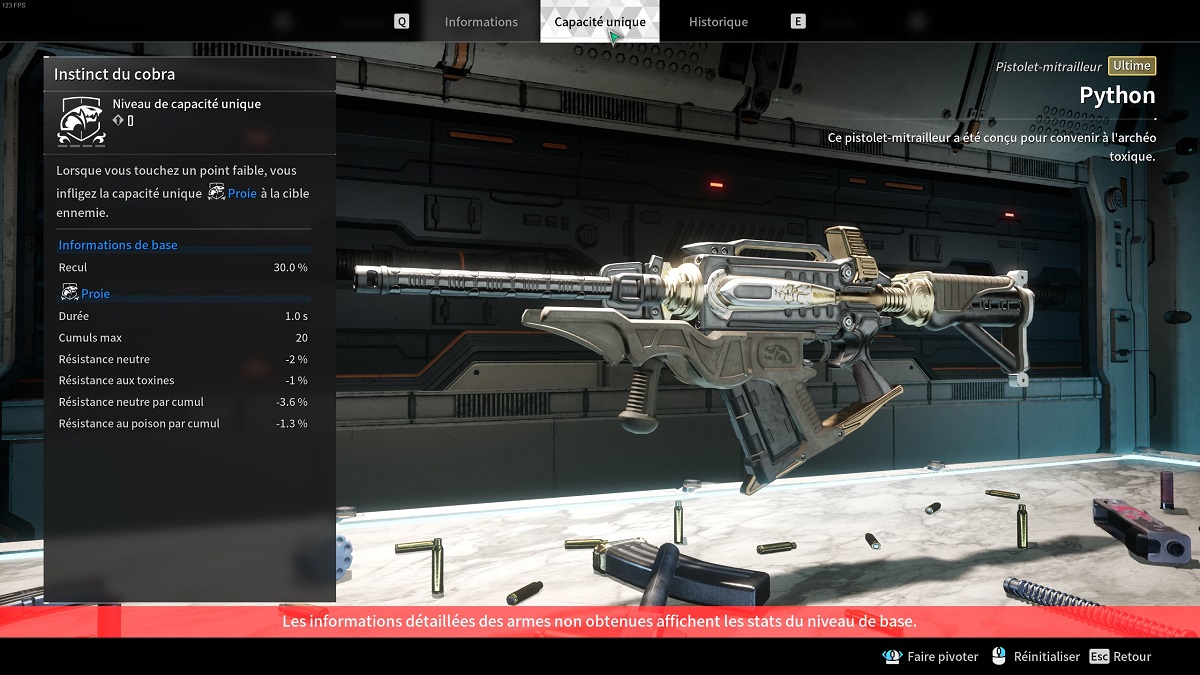This screenshot has height=675, width=1200.
Task: Select the Capacité unique tab
Action: [600, 22]
